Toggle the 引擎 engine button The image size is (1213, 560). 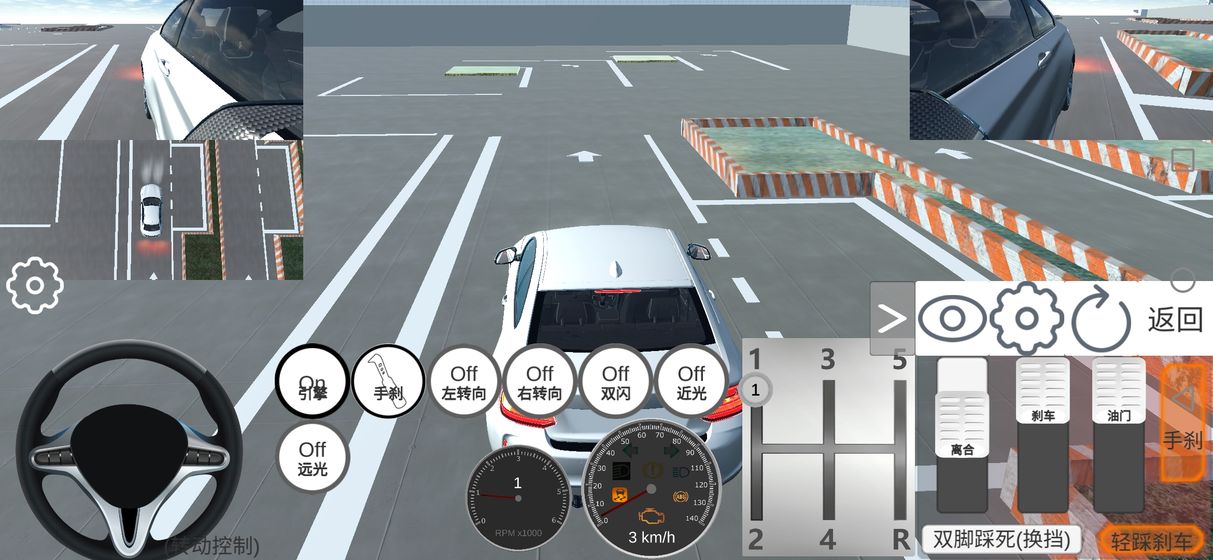(x=312, y=383)
